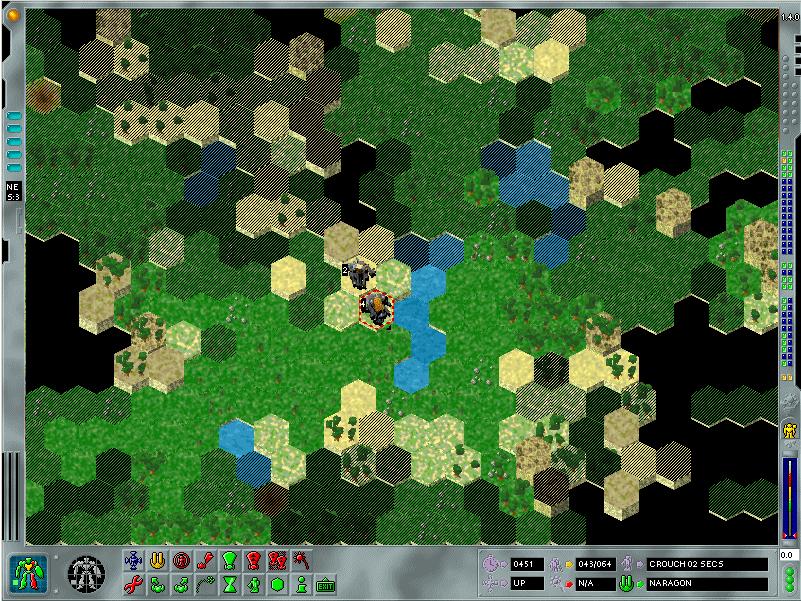Open the grey mech damage diagram

pos(85,573)
